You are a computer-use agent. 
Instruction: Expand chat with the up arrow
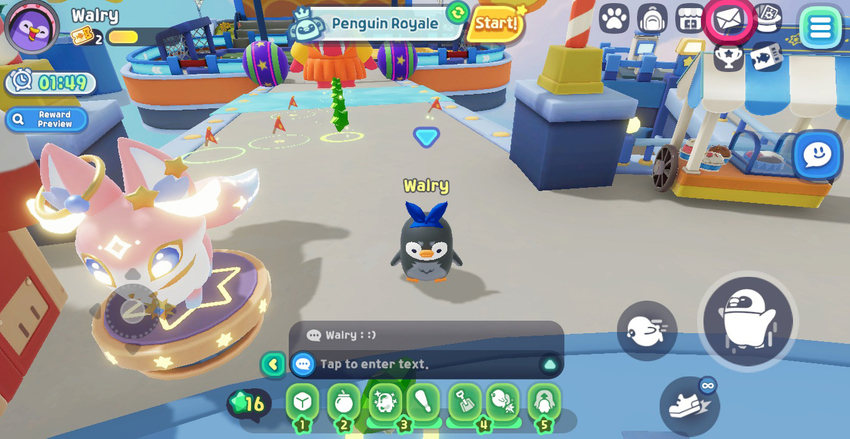(549, 364)
